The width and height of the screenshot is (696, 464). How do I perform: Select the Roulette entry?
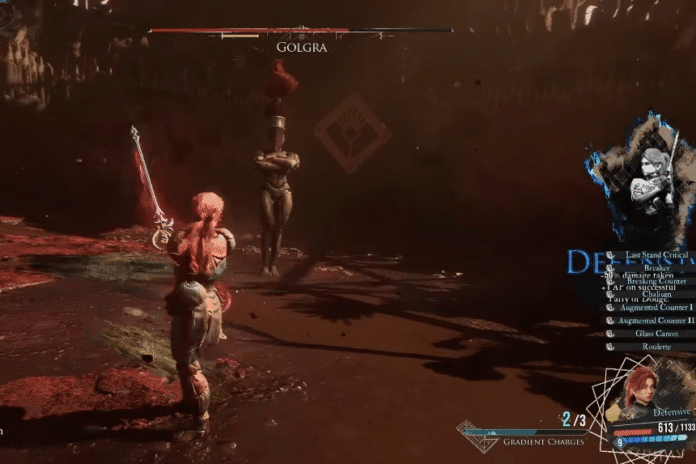(x=656, y=346)
